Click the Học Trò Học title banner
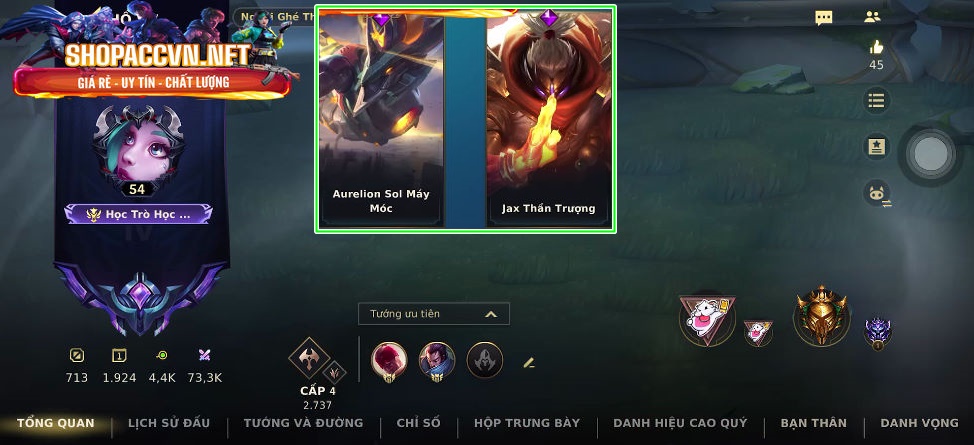974x445 pixels. tap(138, 213)
